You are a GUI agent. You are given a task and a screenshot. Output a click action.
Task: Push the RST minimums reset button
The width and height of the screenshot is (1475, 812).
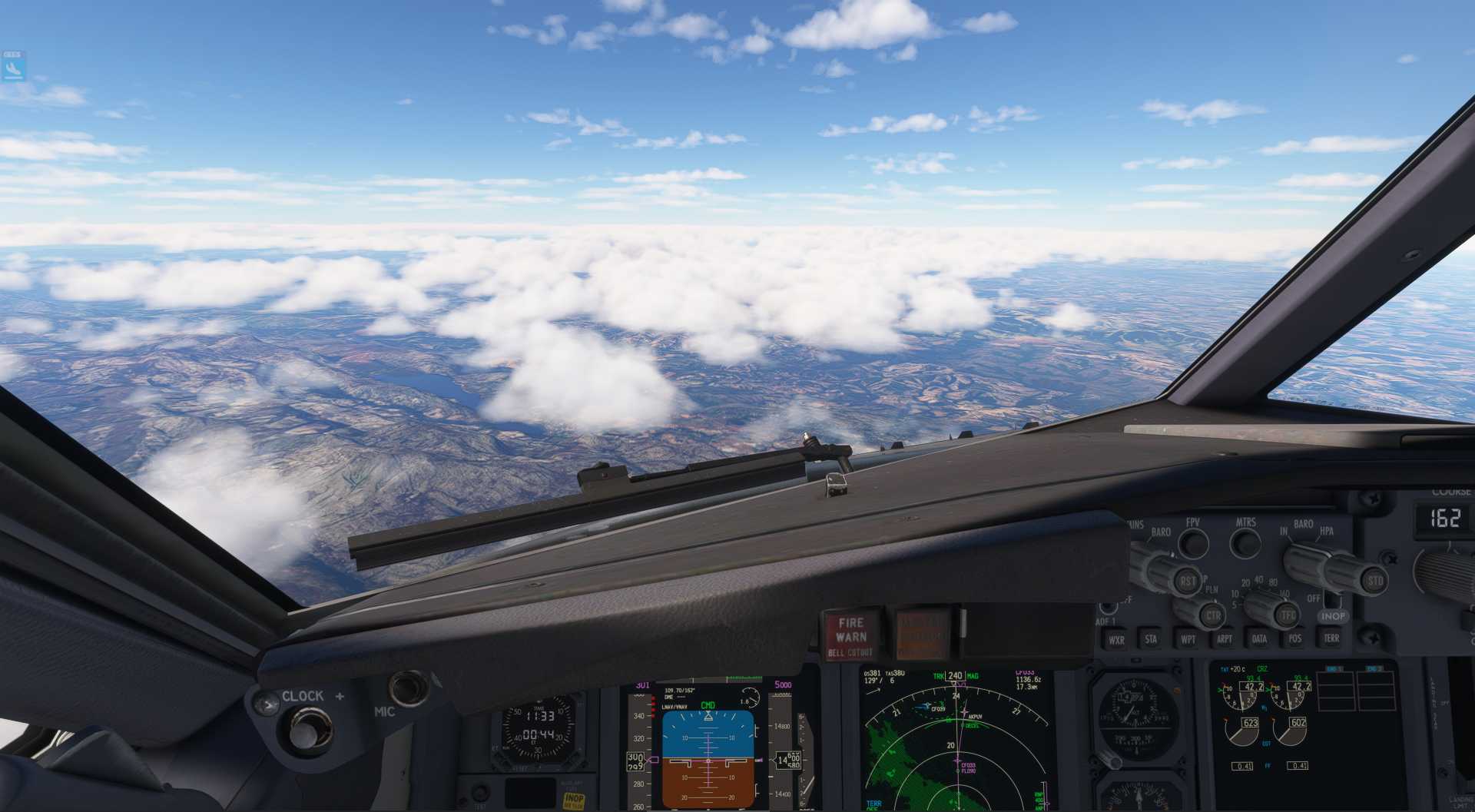(1188, 581)
